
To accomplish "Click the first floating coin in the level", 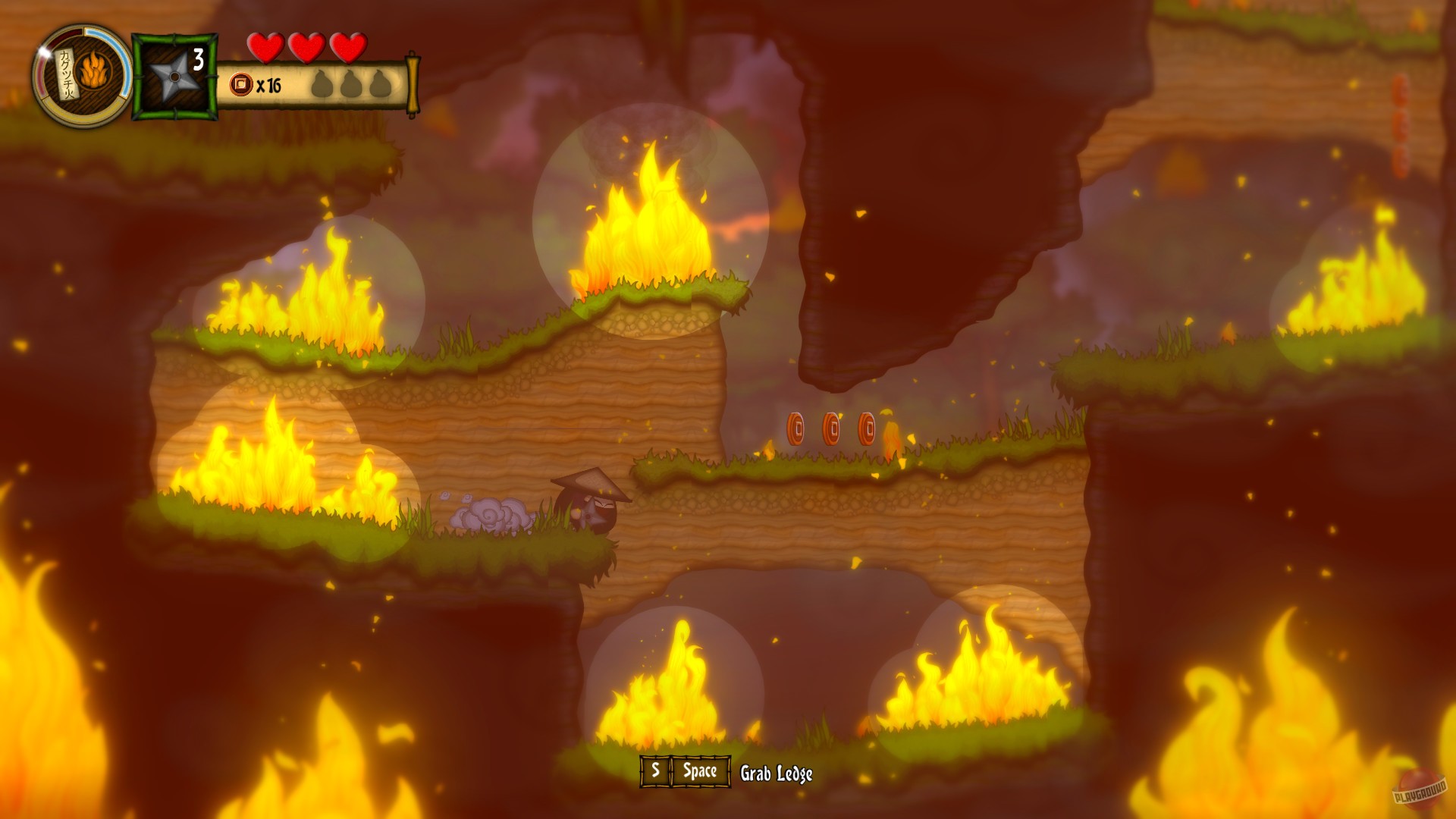I will pos(798,427).
